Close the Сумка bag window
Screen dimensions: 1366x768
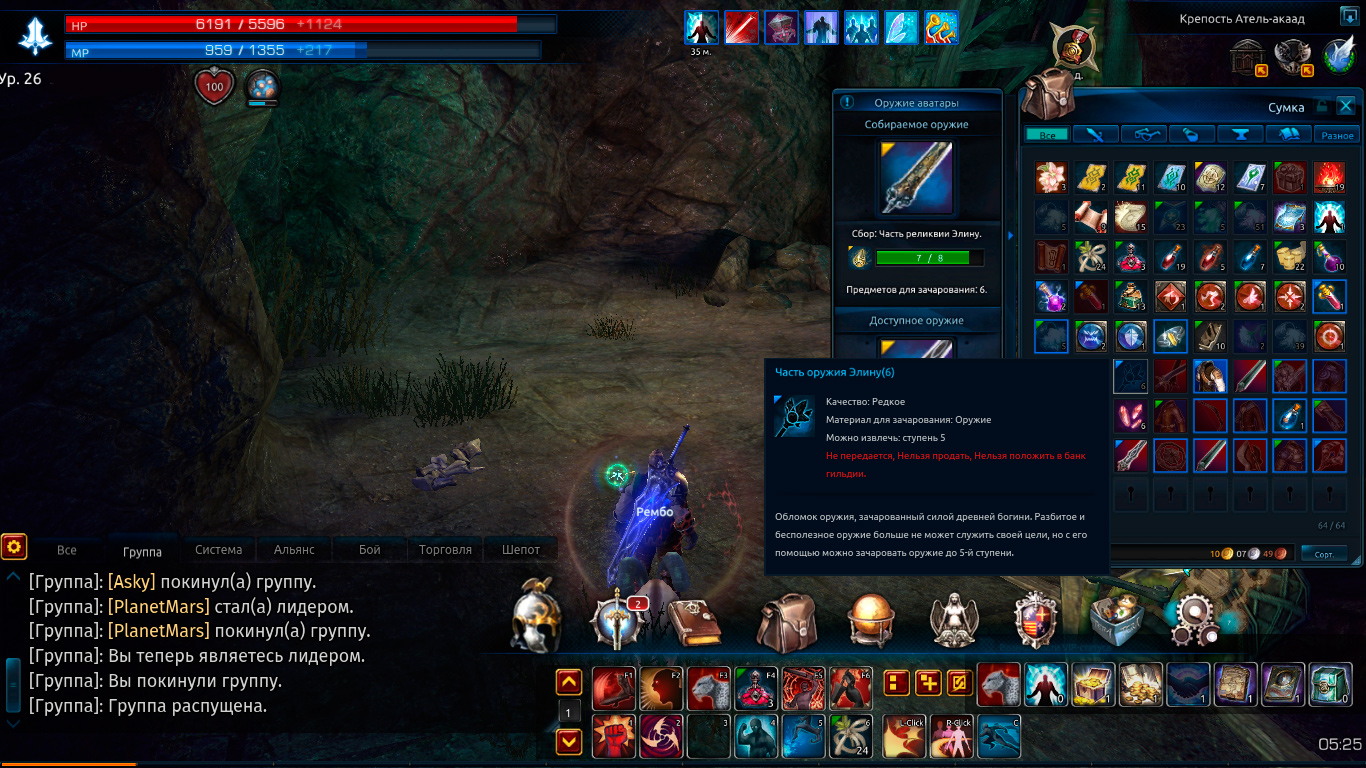[1346, 106]
